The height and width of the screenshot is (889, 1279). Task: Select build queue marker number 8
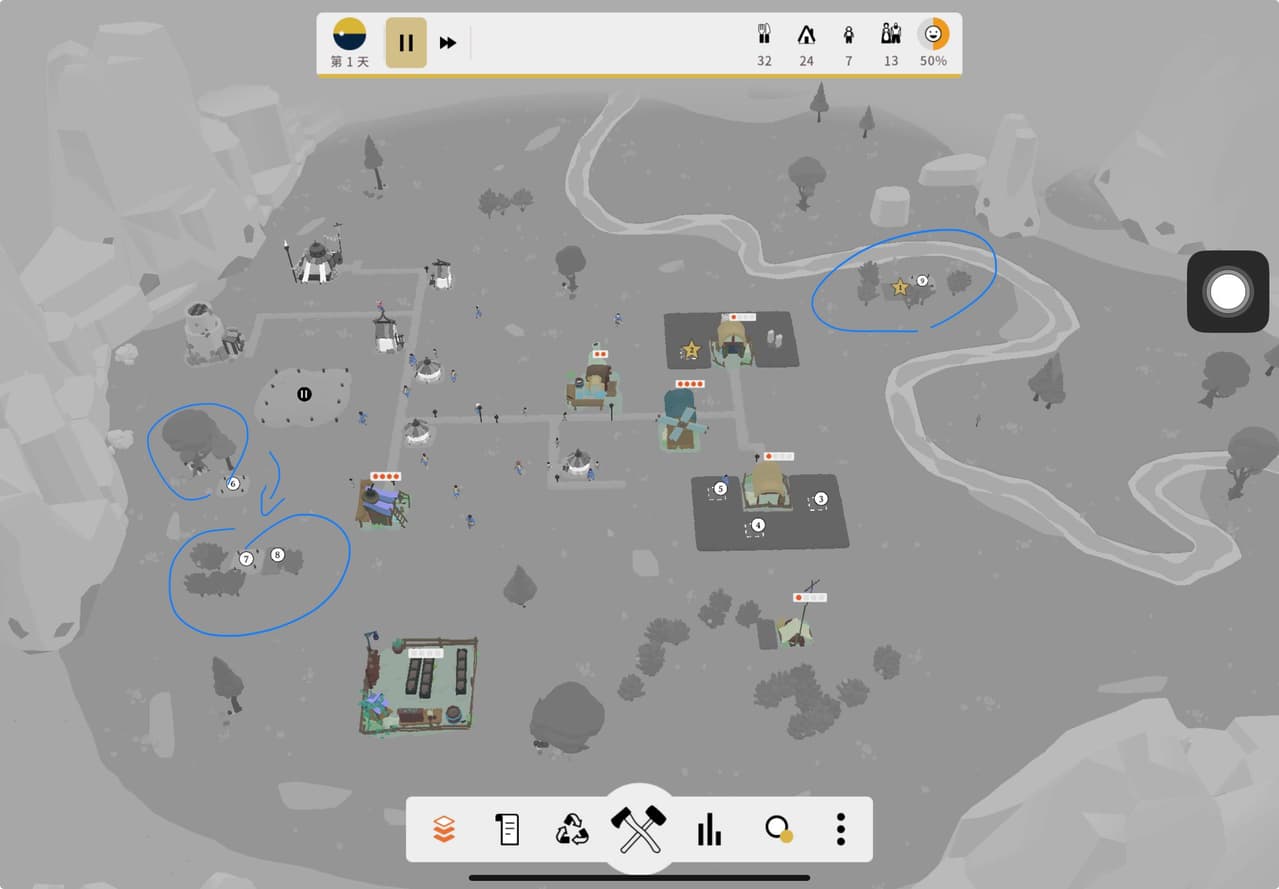(x=278, y=555)
